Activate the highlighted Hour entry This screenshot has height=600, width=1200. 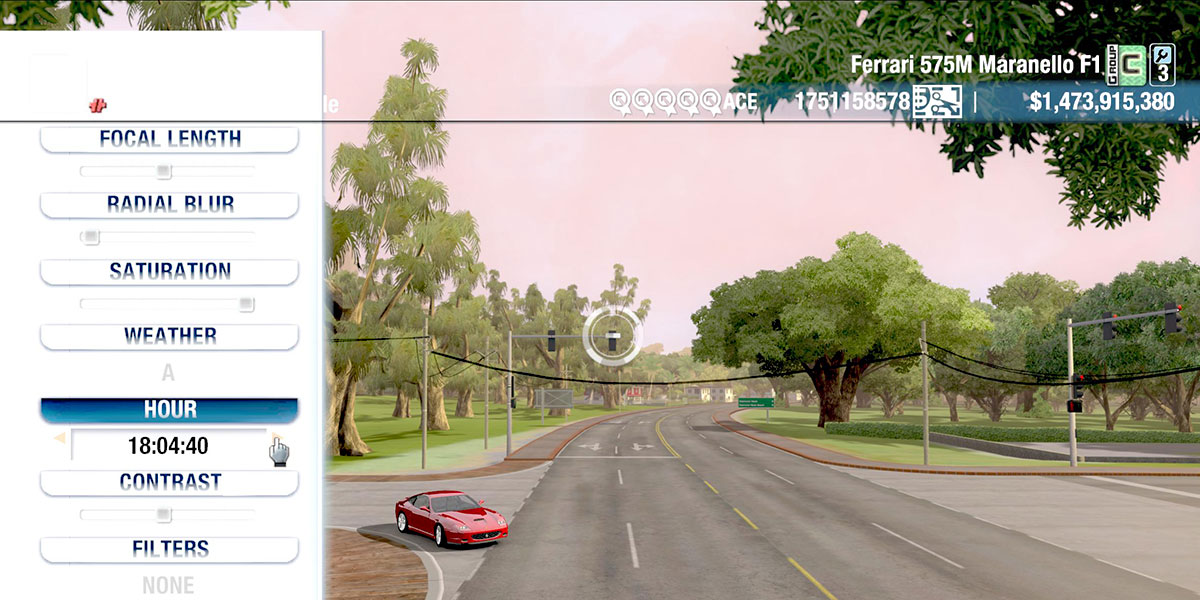click(169, 410)
